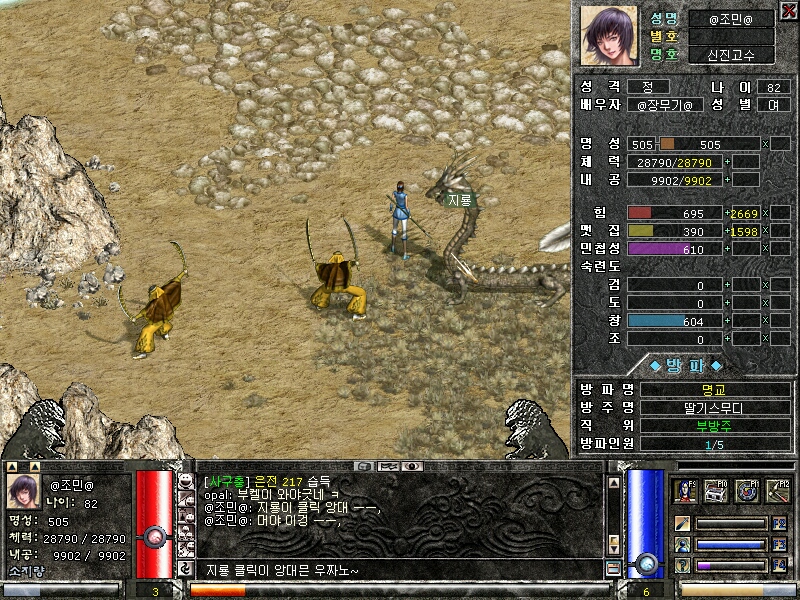Increase the 내공 inner power stat with plus
This screenshot has width=800, height=600.
point(728,180)
